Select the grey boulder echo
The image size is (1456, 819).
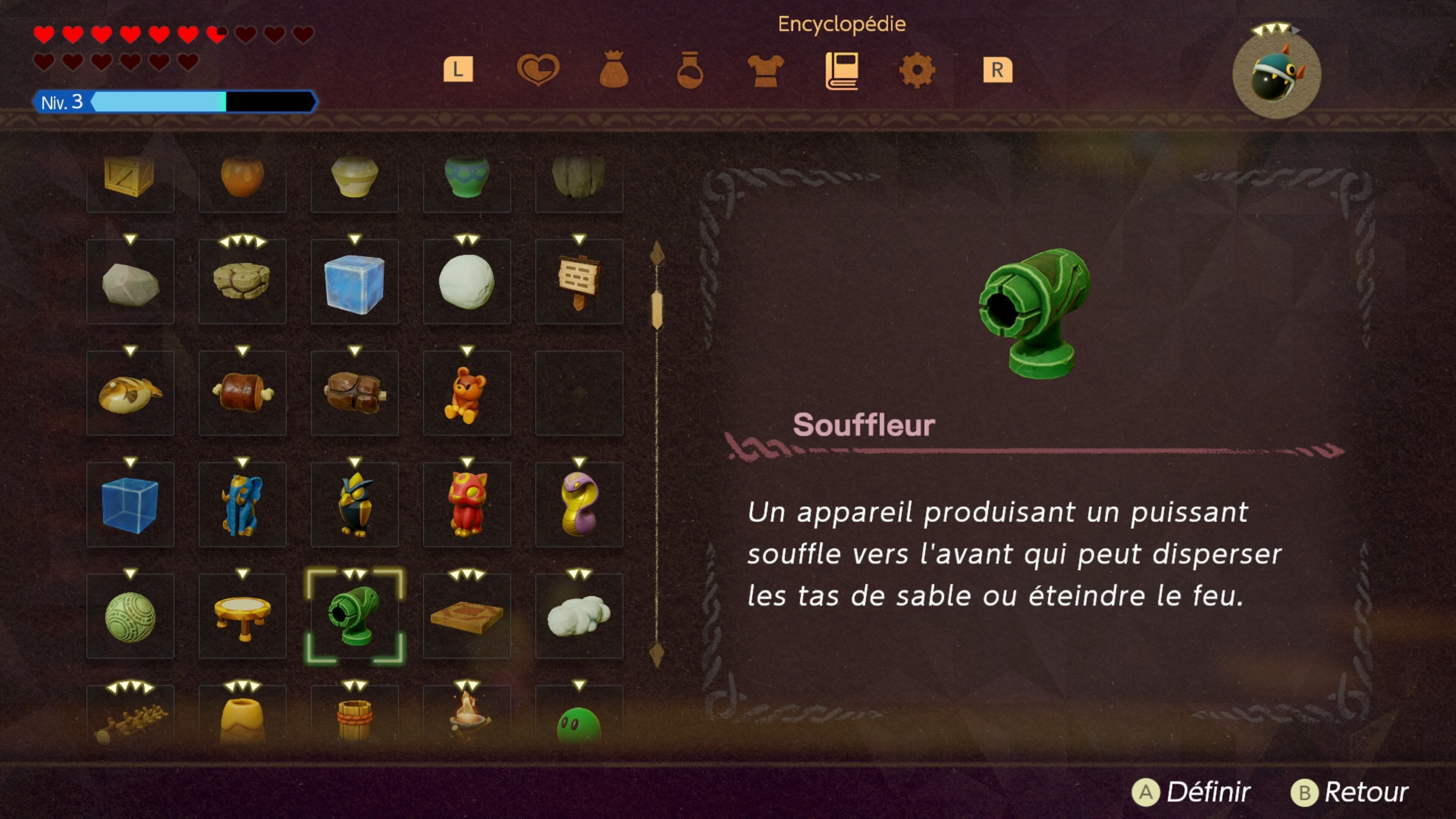(130, 282)
